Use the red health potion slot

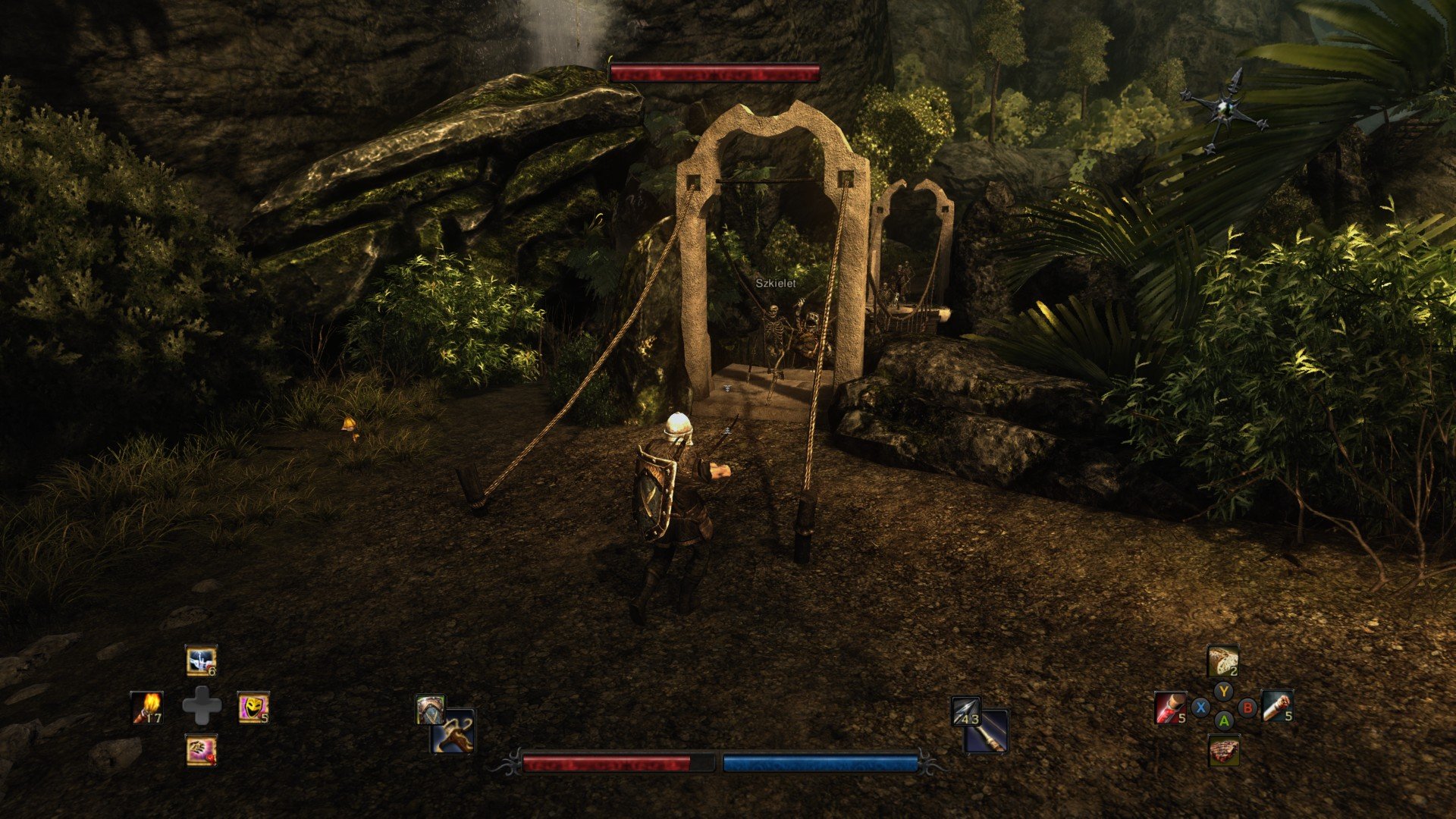(x=1170, y=707)
